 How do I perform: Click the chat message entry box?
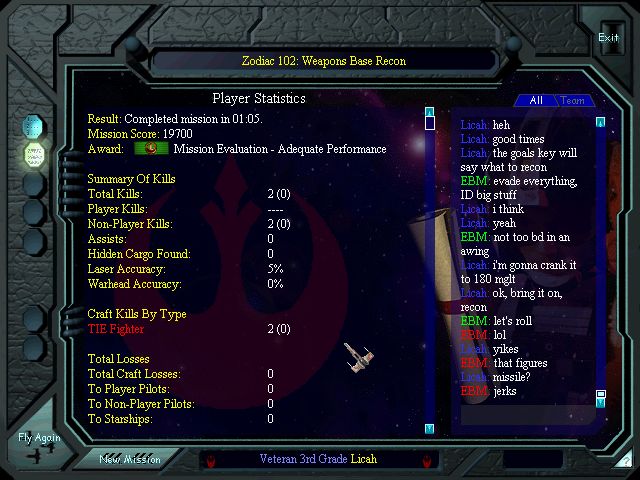pyautogui.click(x=534, y=460)
